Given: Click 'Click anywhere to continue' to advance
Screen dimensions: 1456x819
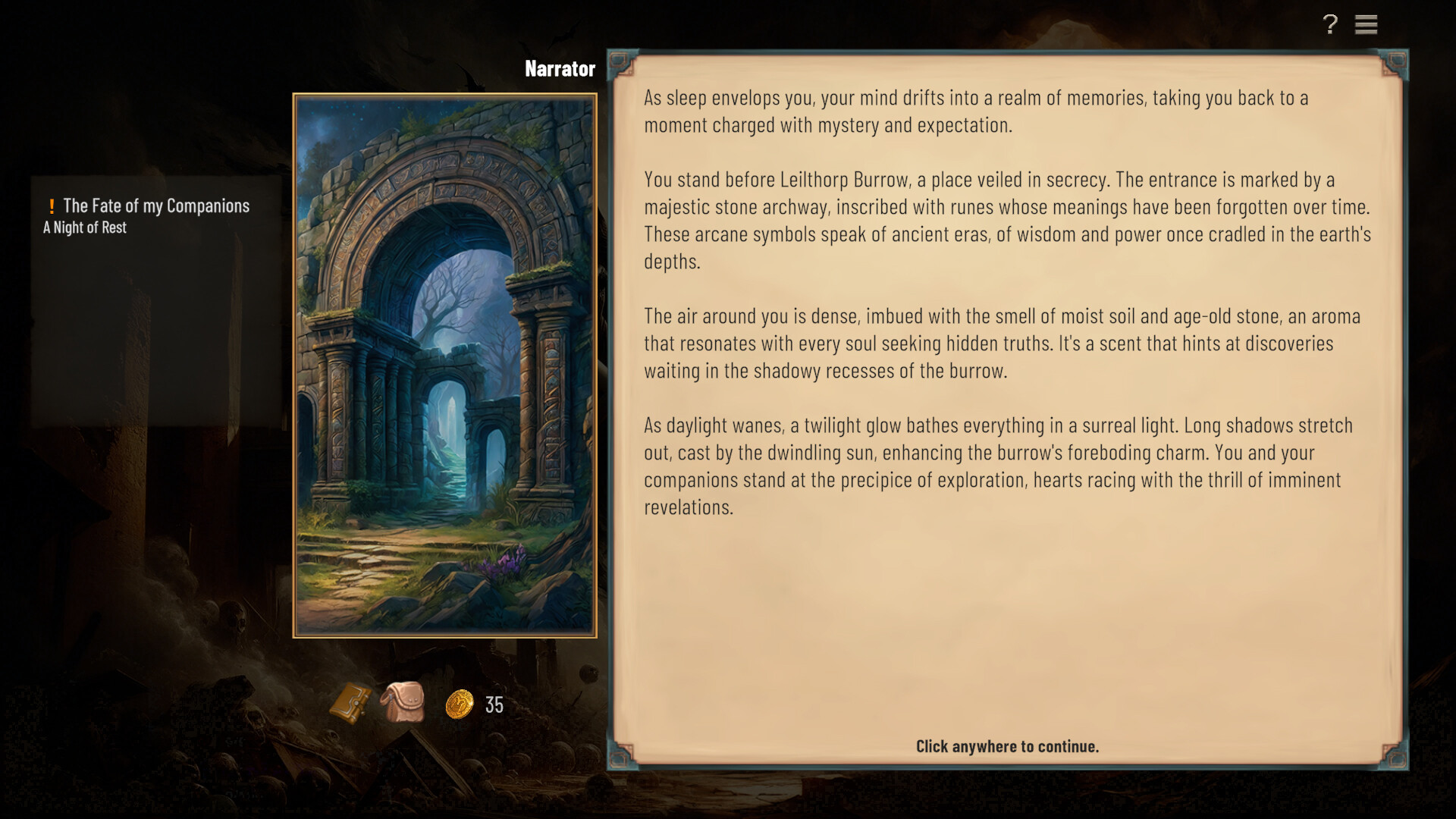Looking at the screenshot, I should click(x=1007, y=746).
